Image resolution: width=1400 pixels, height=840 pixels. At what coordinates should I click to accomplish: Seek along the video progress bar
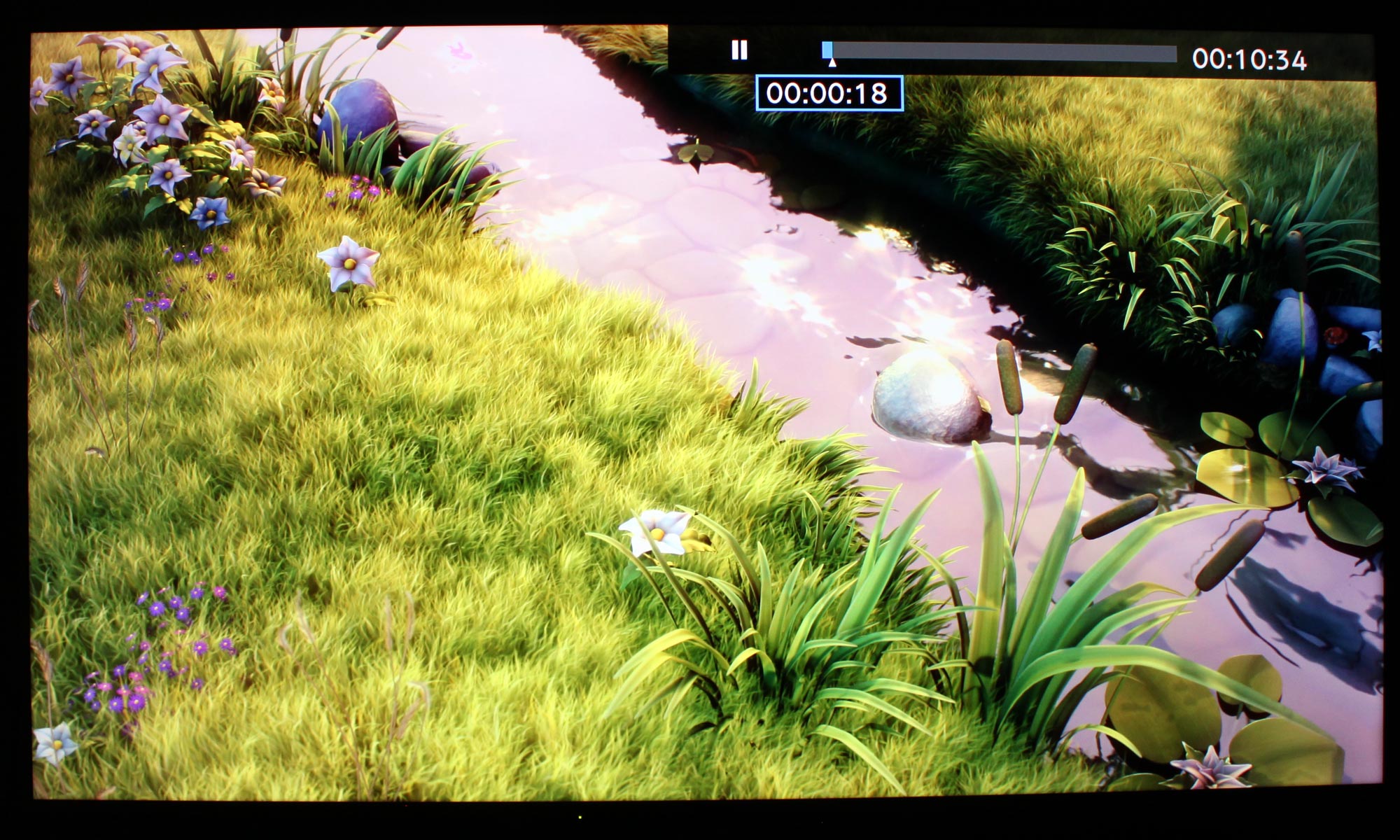click(x=1000, y=52)
